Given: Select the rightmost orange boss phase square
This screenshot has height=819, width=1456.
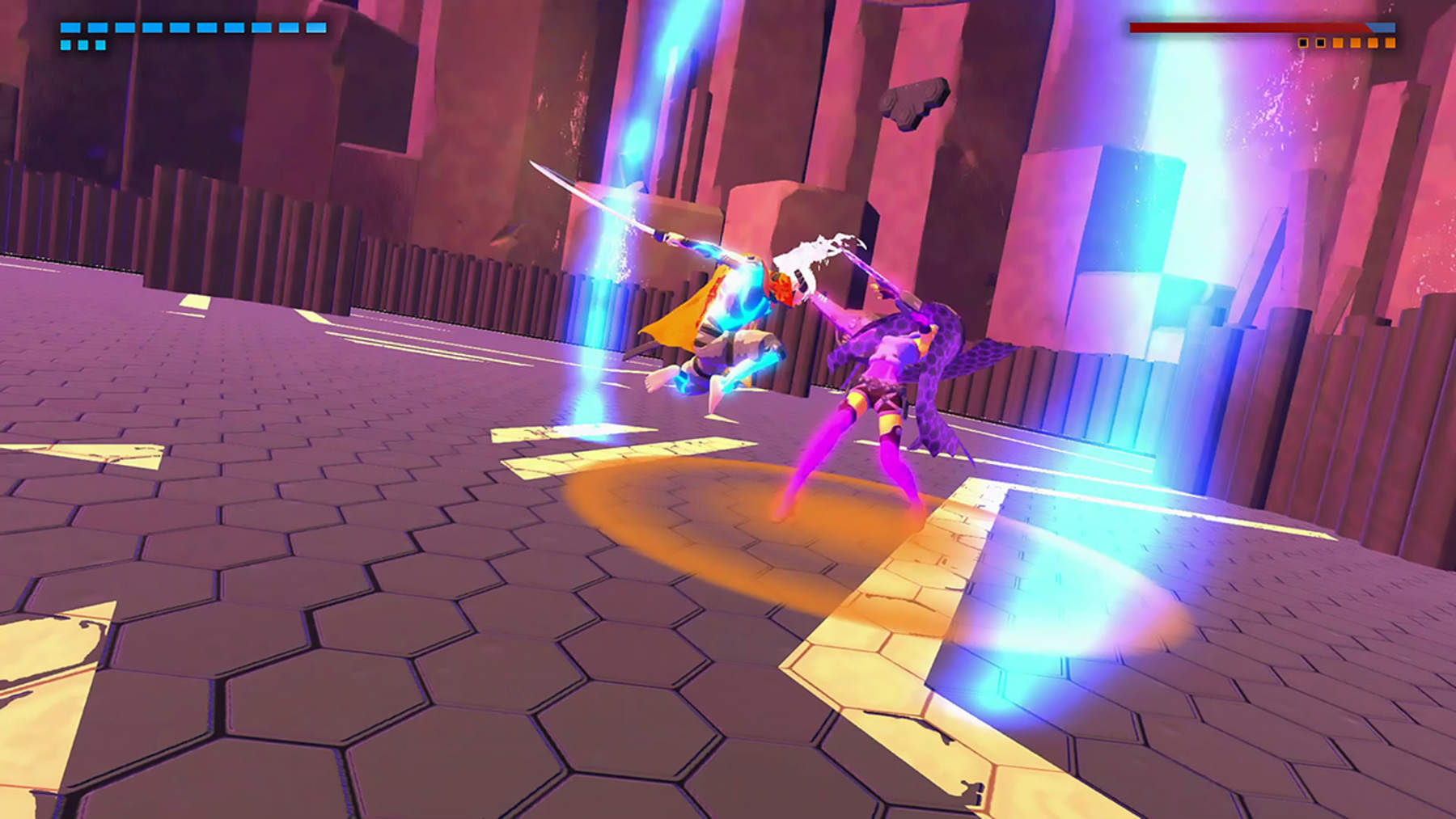Looking at the screenshot, I should 1391,43.
